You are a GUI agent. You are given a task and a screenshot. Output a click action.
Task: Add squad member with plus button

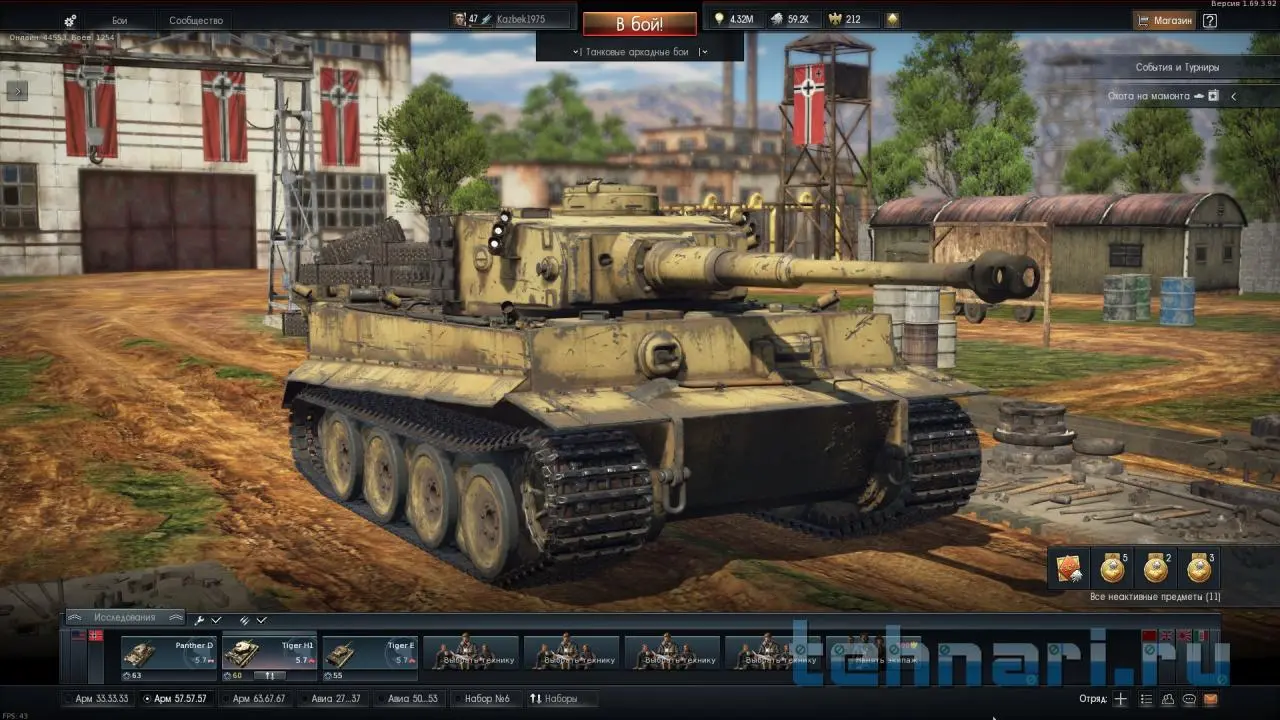click(x=1121, y=699)
